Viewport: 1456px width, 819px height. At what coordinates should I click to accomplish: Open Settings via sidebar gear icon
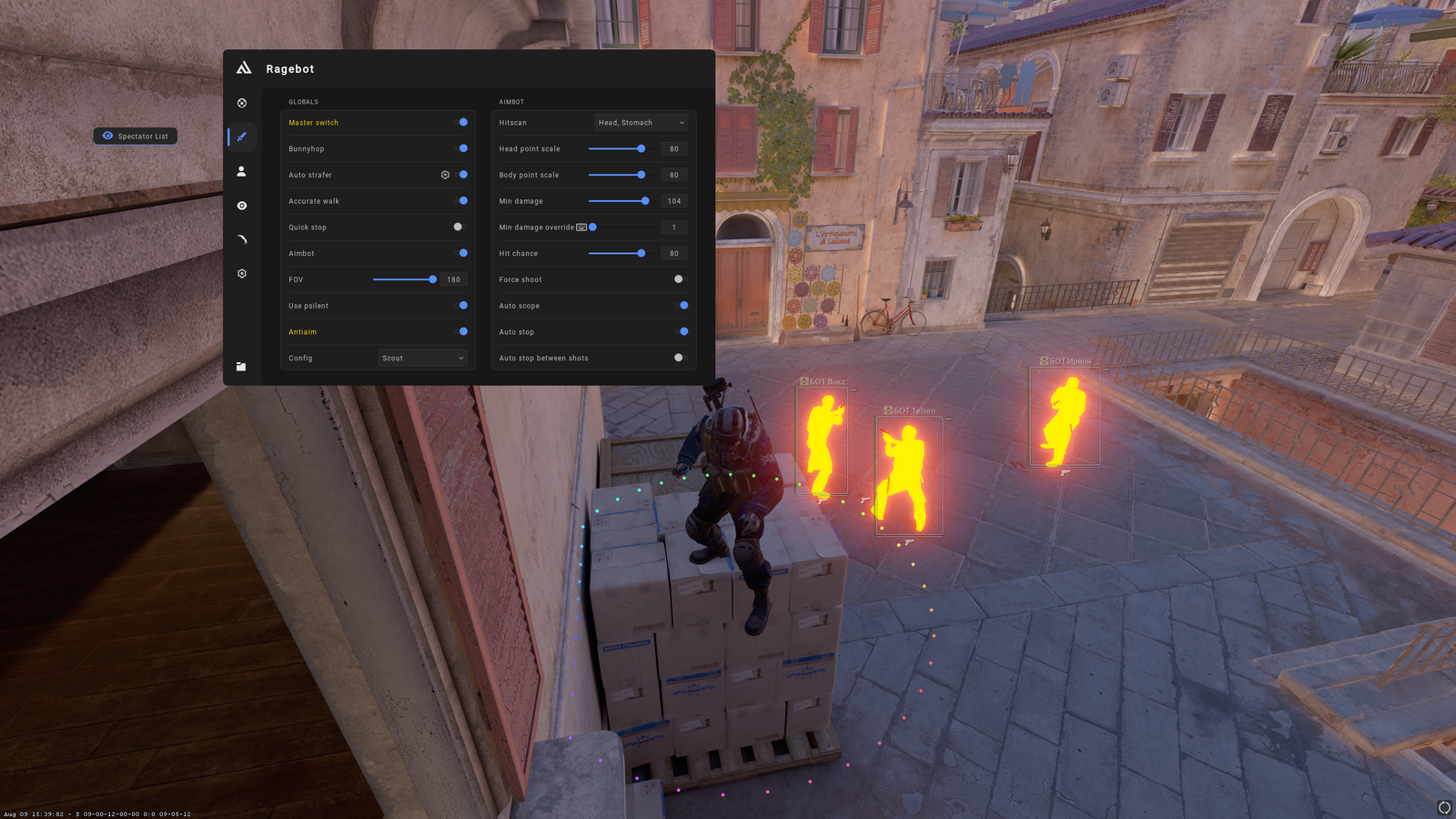pyautogui.click(x=241, y=273)
